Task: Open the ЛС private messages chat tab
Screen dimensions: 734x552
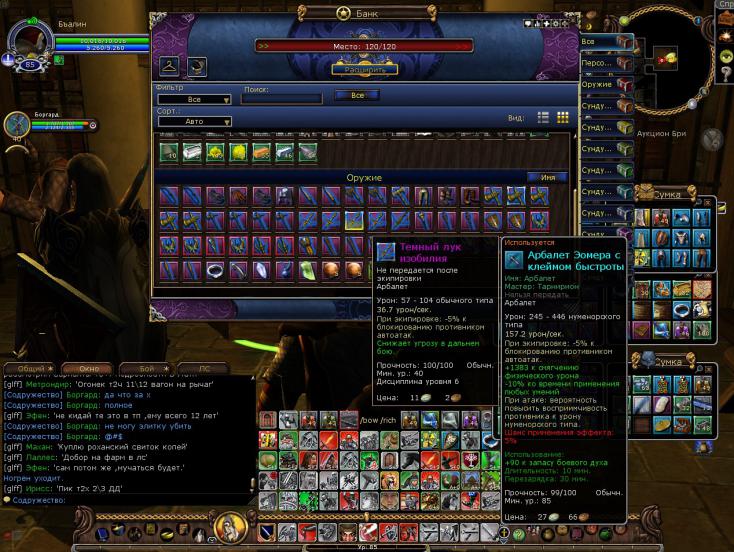Action: (206, 369)
